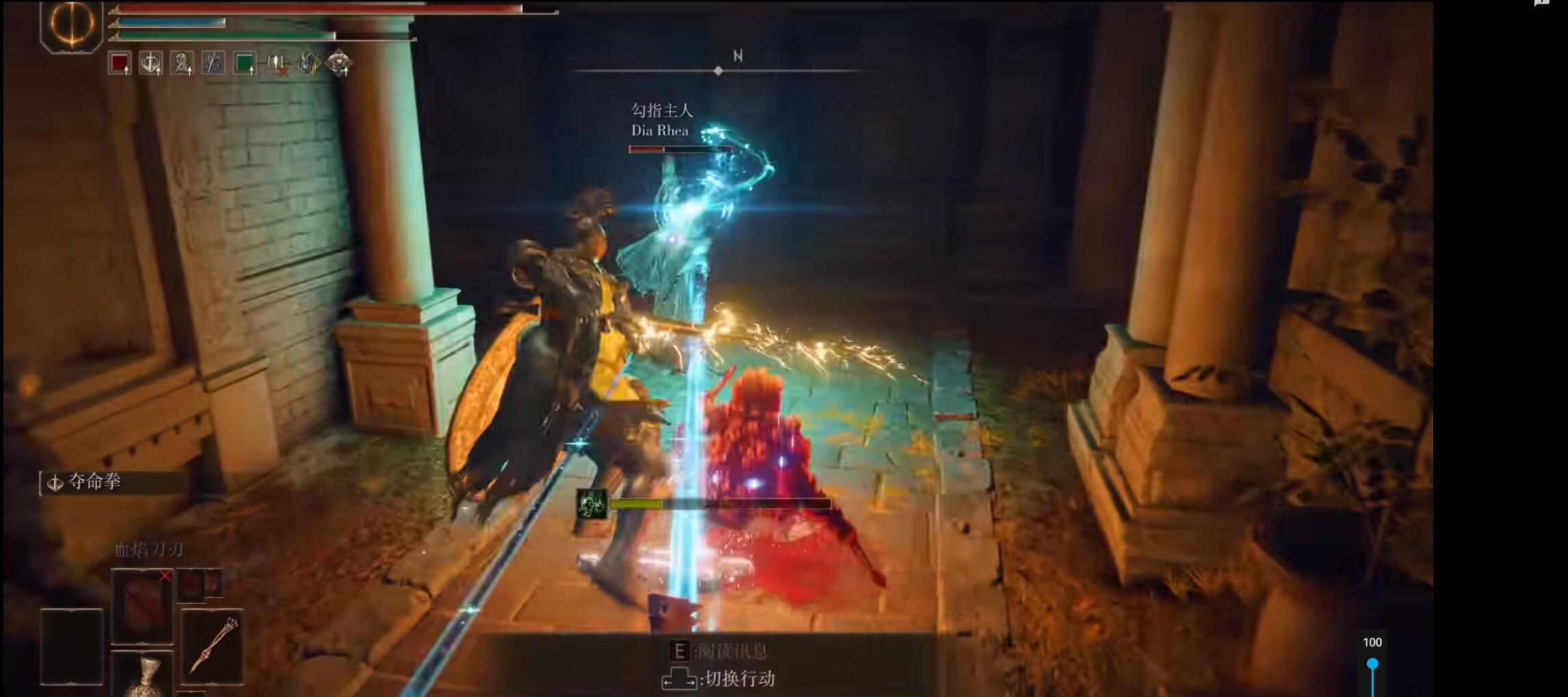Image resolution: width=1568 pixels, height=697 pixels.
Task: Select the spell slot with red X
Action: (x=142, y=605)
